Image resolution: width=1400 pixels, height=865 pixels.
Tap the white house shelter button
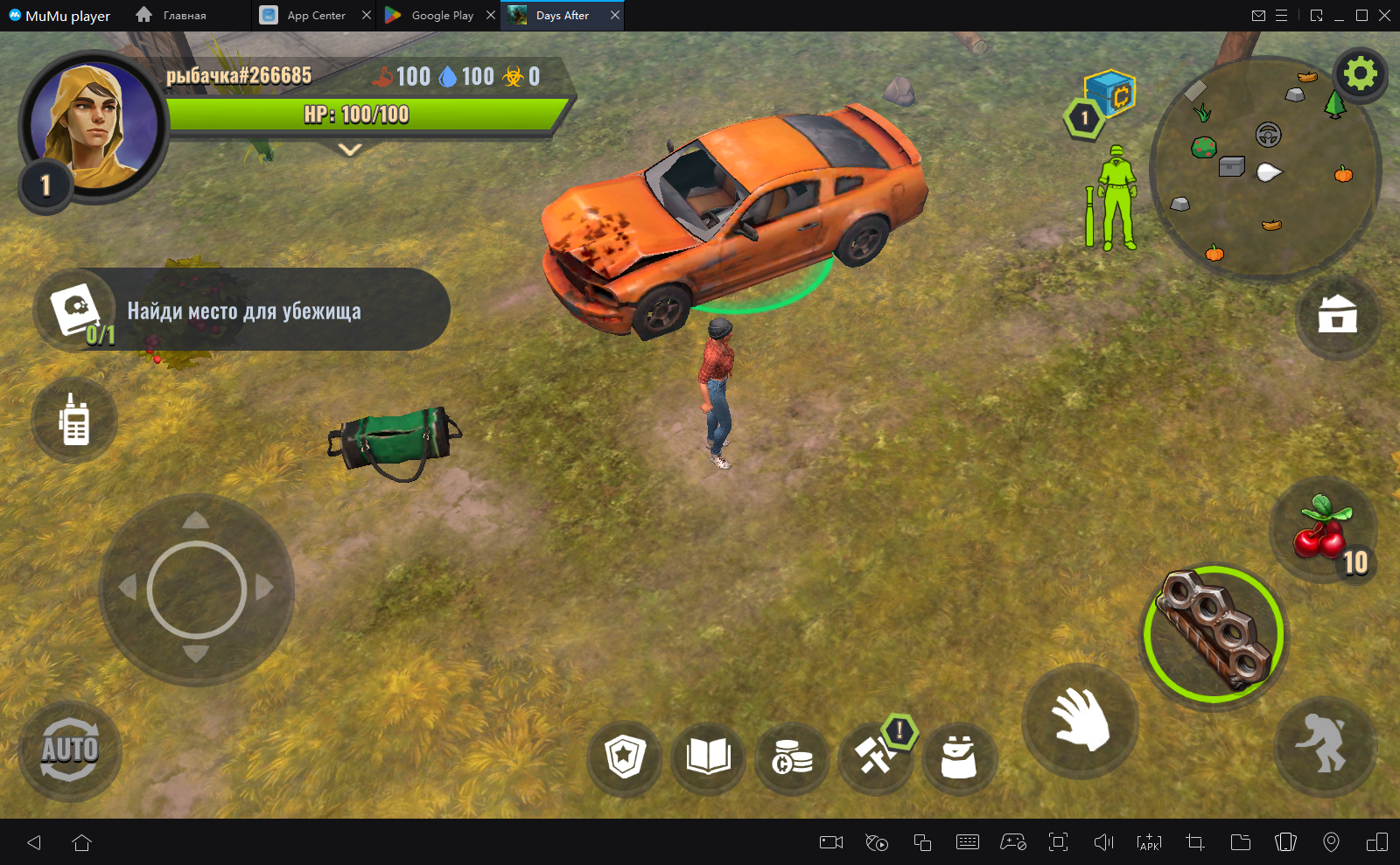tap(1337, 315)
